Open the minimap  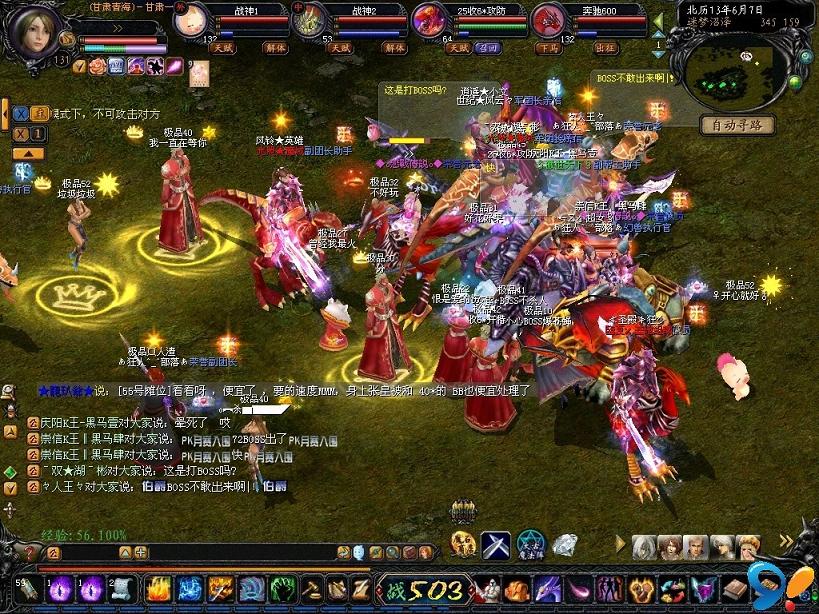point(735,68)
